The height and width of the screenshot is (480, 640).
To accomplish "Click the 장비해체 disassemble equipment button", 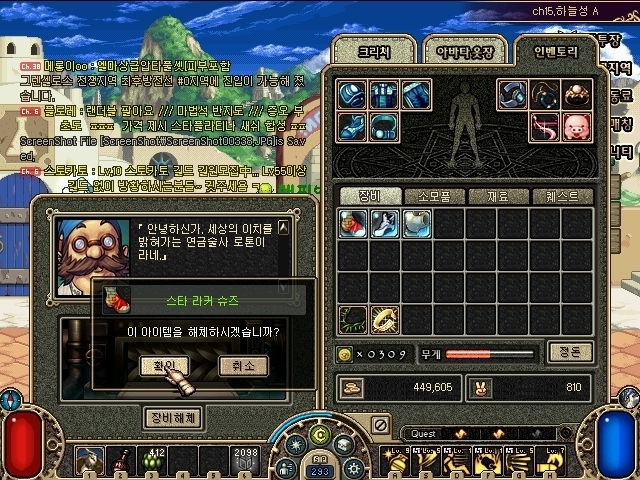I will click(x=174, y=416).
